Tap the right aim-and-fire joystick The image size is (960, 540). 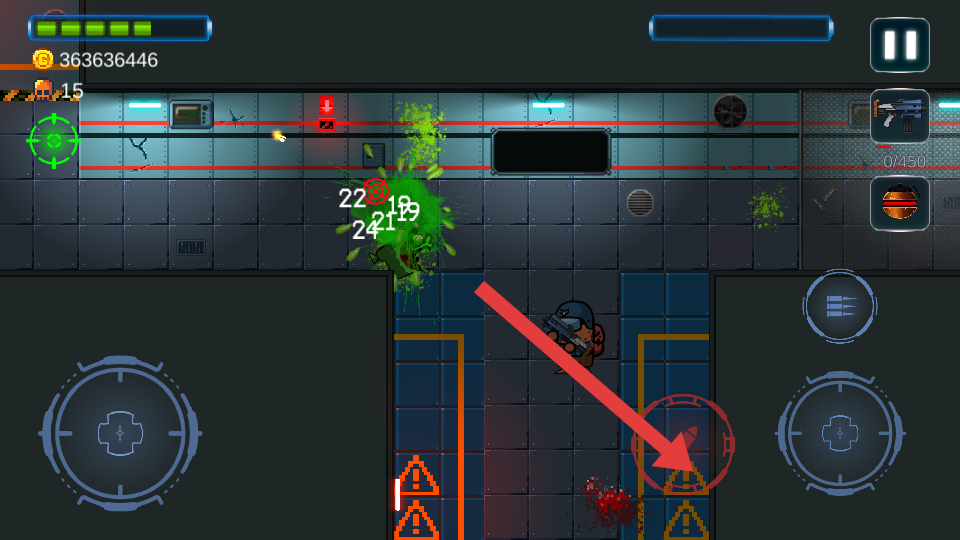click(x=840, y=434)
